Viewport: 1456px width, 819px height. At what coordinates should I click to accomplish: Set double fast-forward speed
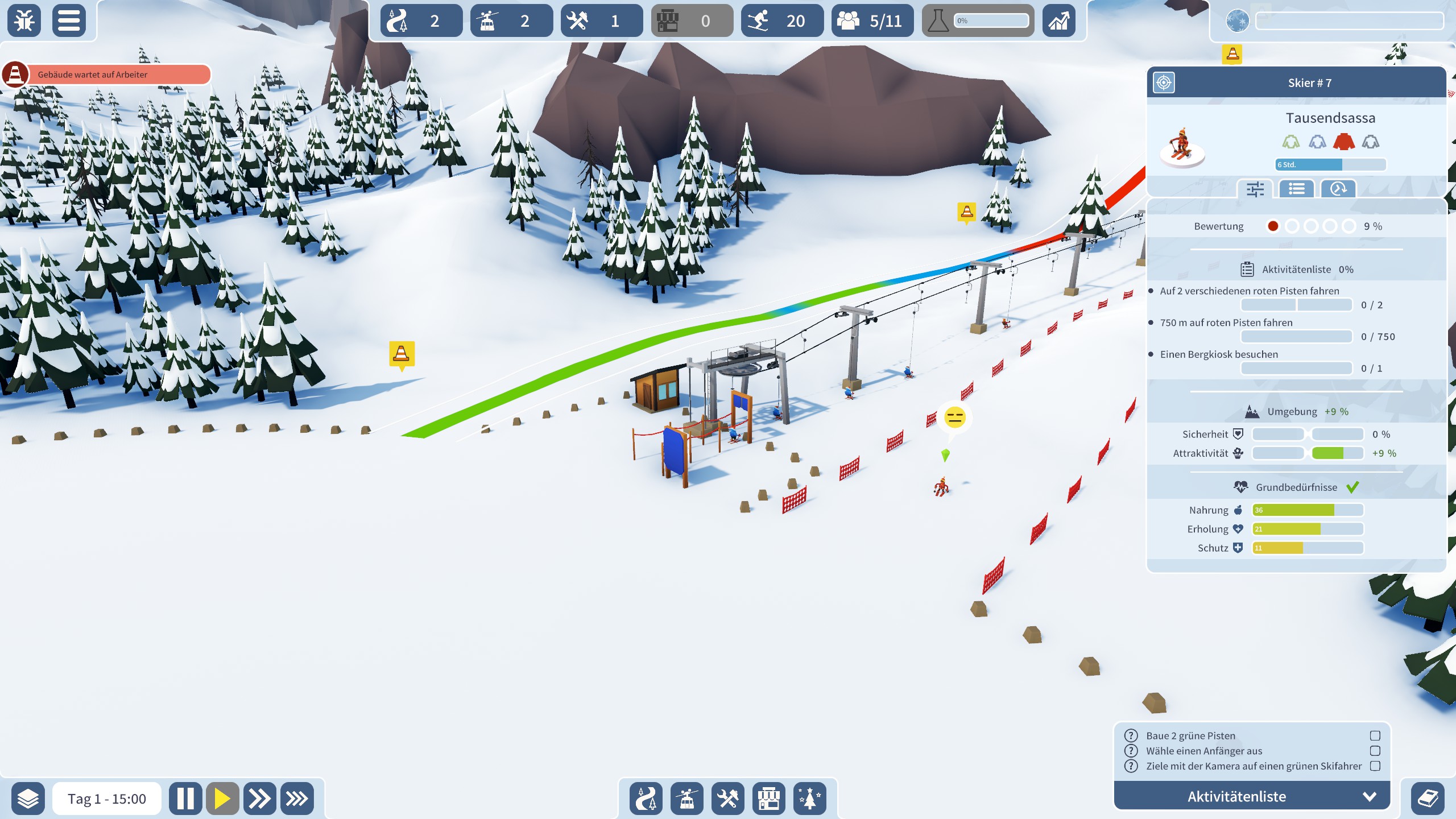point(259,799)
